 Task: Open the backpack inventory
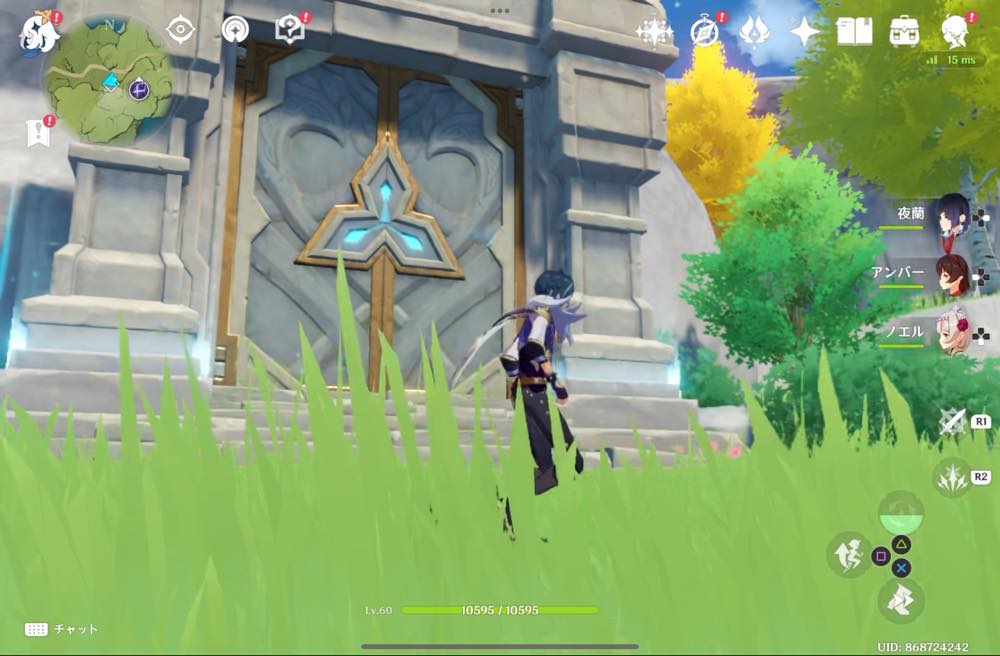tap(904, 32)
